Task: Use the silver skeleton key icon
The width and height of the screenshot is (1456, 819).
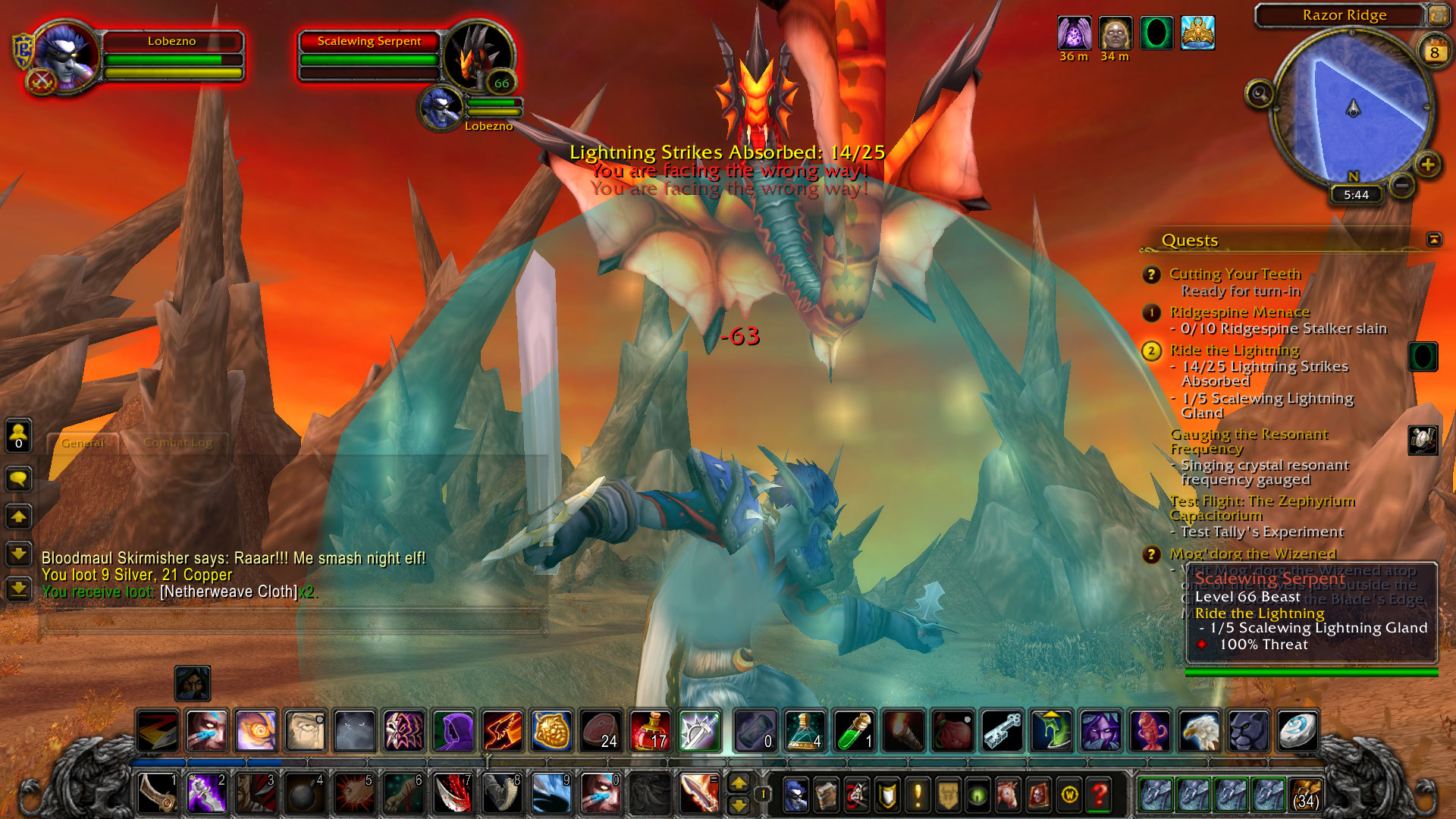Action: (1003, 731)
